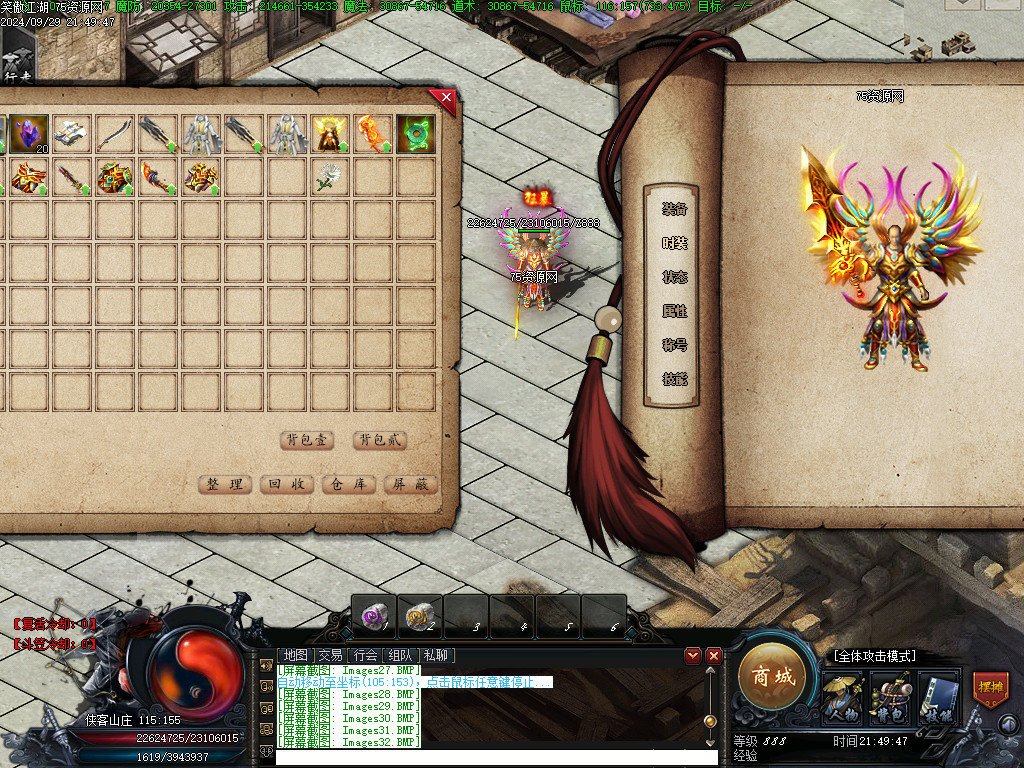Screen dimensions: 1024x768
Task: Switch to 背包贰 bag page
Action: point(380,440)
